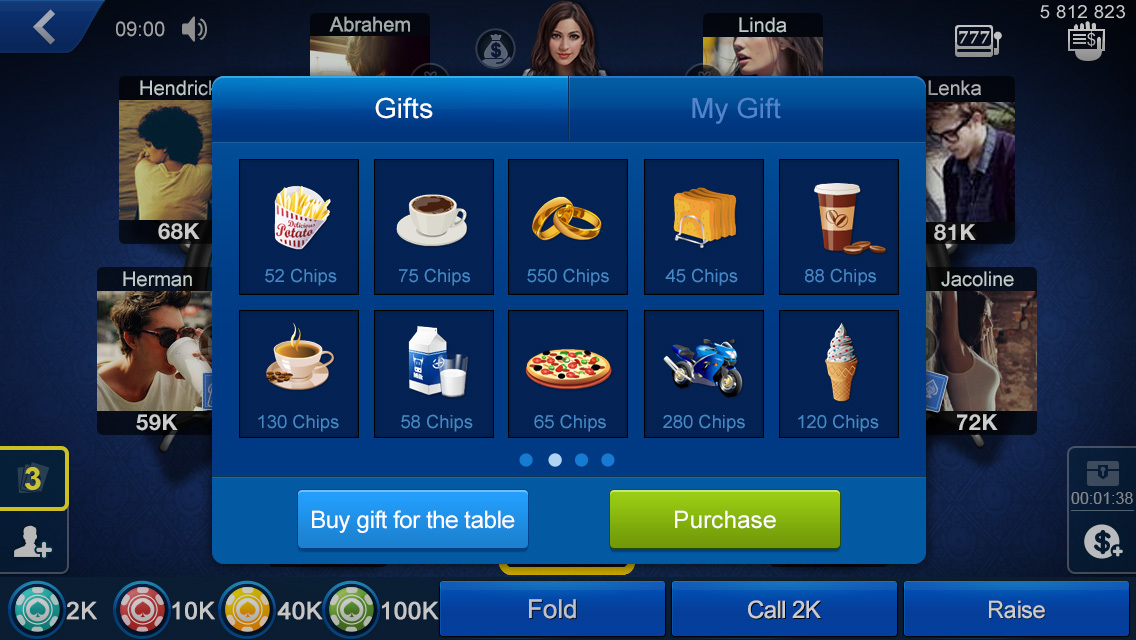Select the 550 Chips gold rings gift
Image resolution: width=1136 pixels, height=640 pixels.
tap(568, 227)
